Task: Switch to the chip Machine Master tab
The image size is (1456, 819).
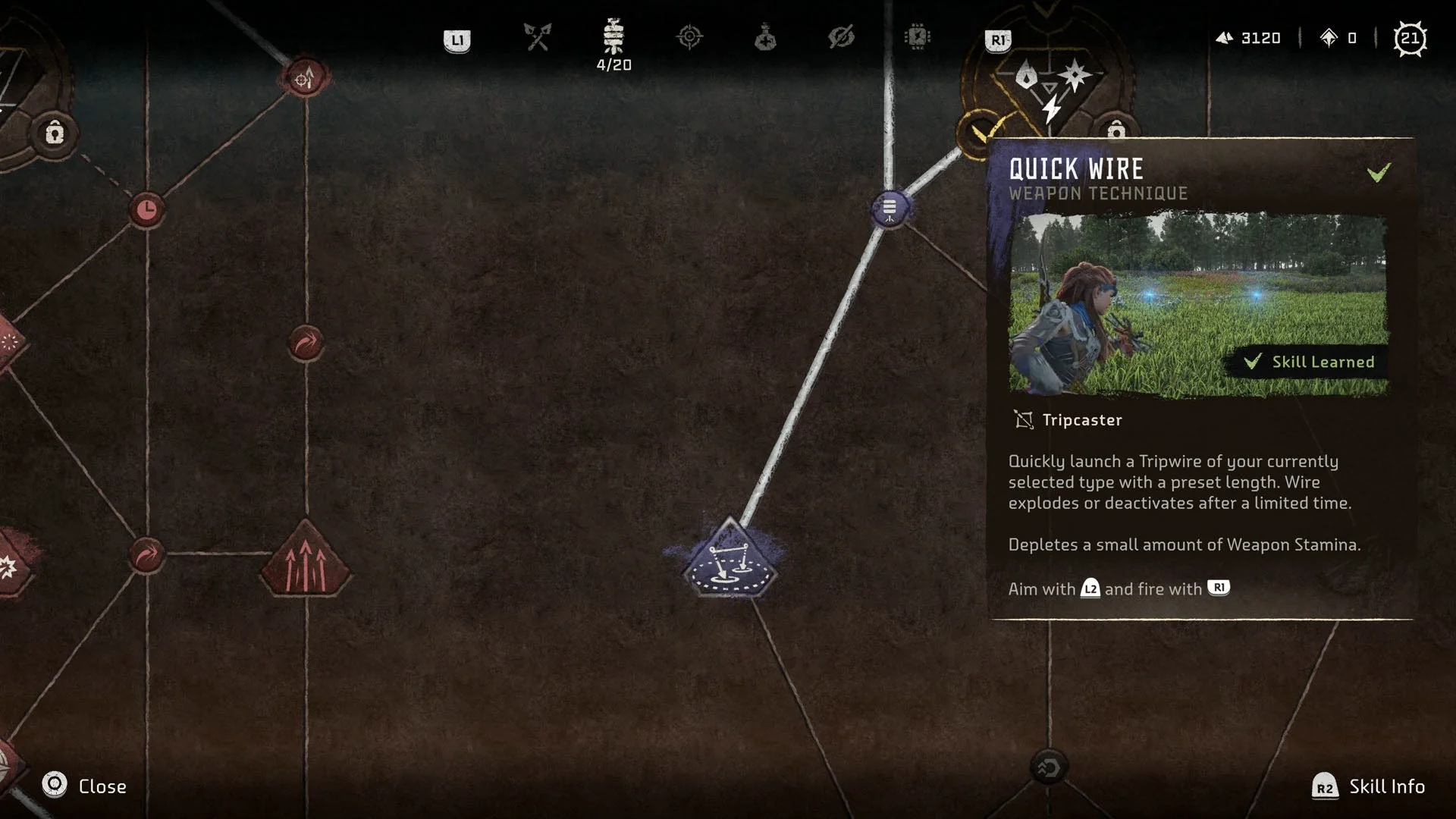Action: [918, 37]
